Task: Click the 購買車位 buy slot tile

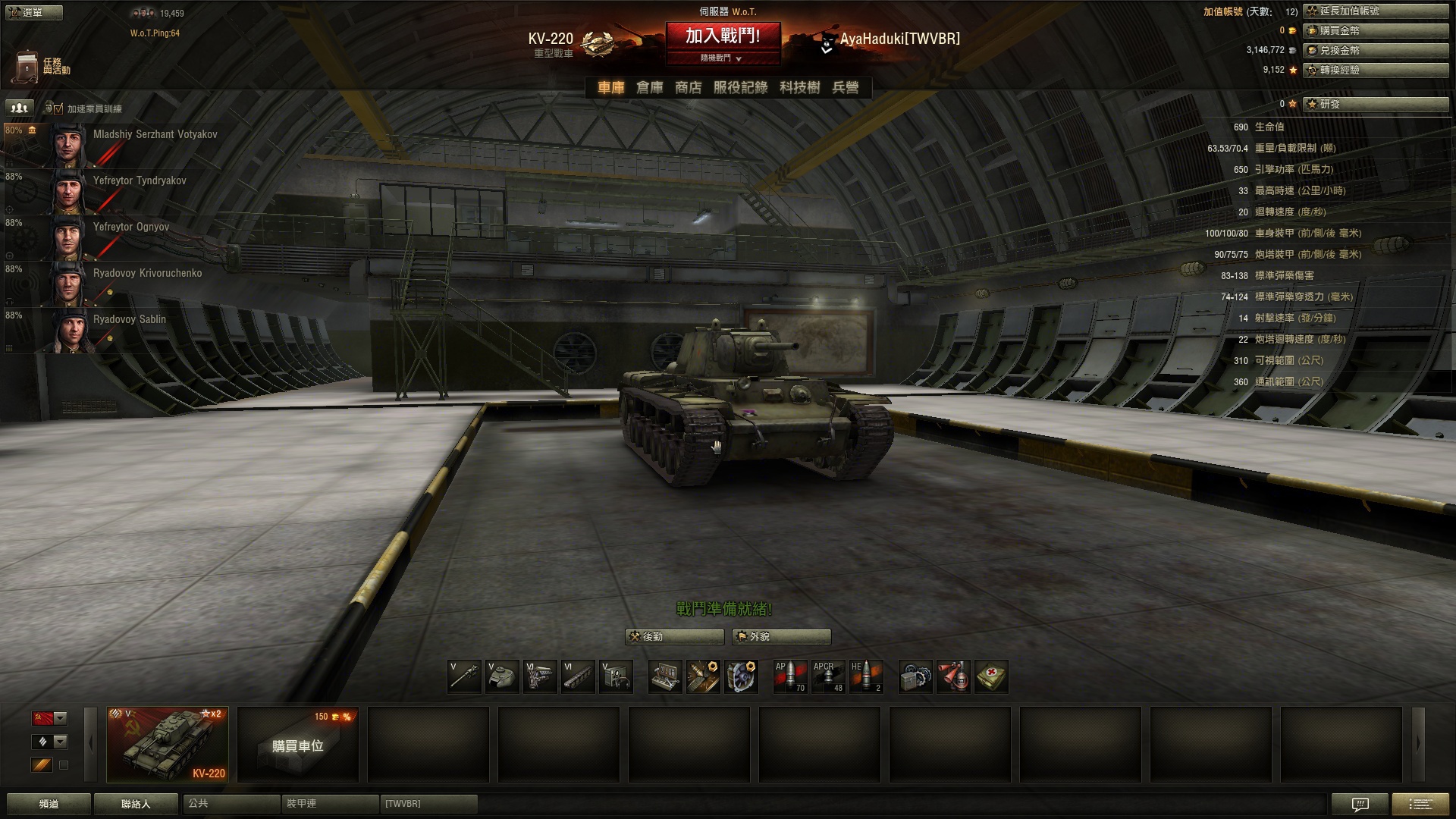Action: click(x=297, y=745)
